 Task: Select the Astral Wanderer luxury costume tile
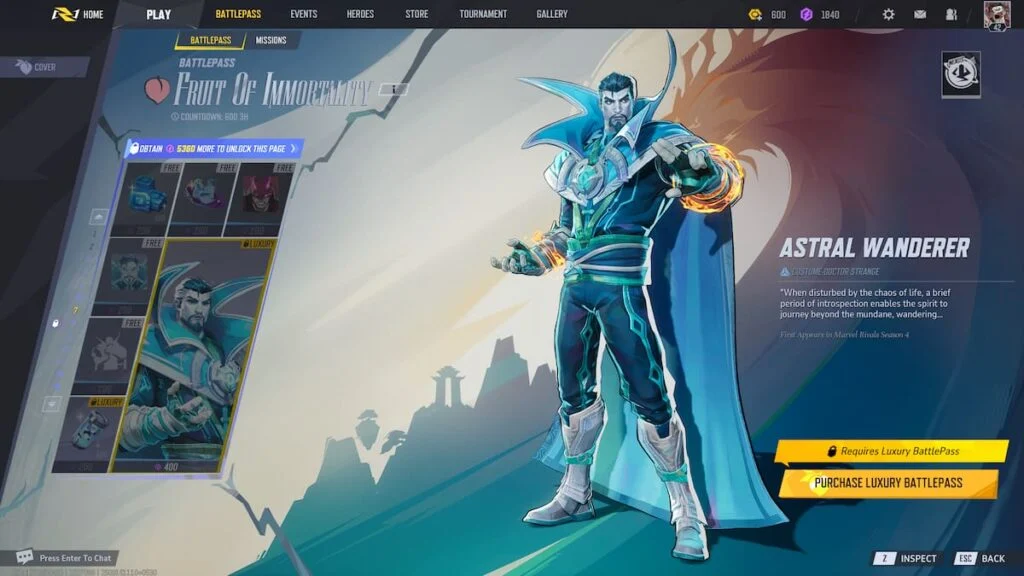194,355
